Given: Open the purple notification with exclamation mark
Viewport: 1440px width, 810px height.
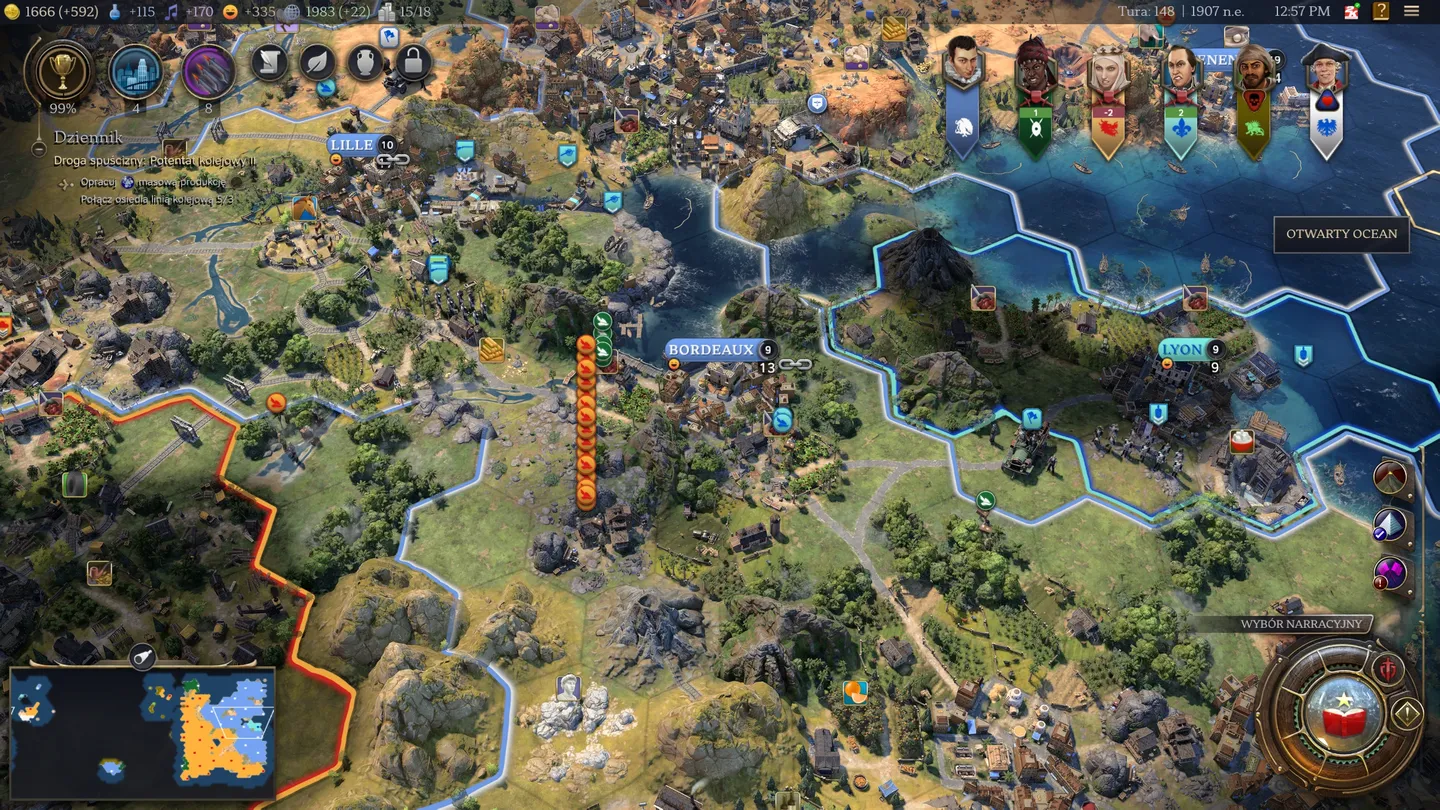Looking at the screenshot, I should click(1390, 574).
